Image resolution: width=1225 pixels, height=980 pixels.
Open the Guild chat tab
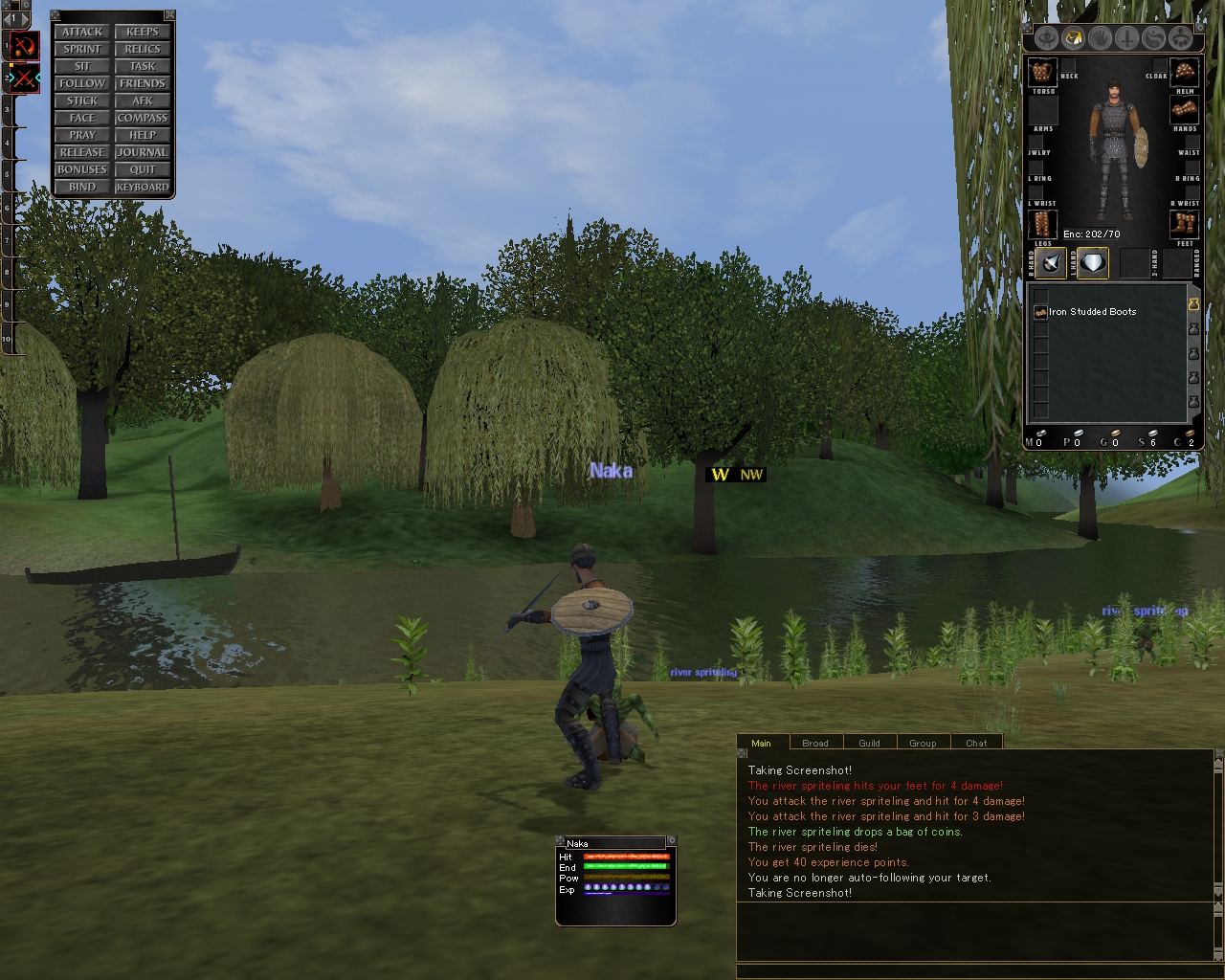(869, 743)
